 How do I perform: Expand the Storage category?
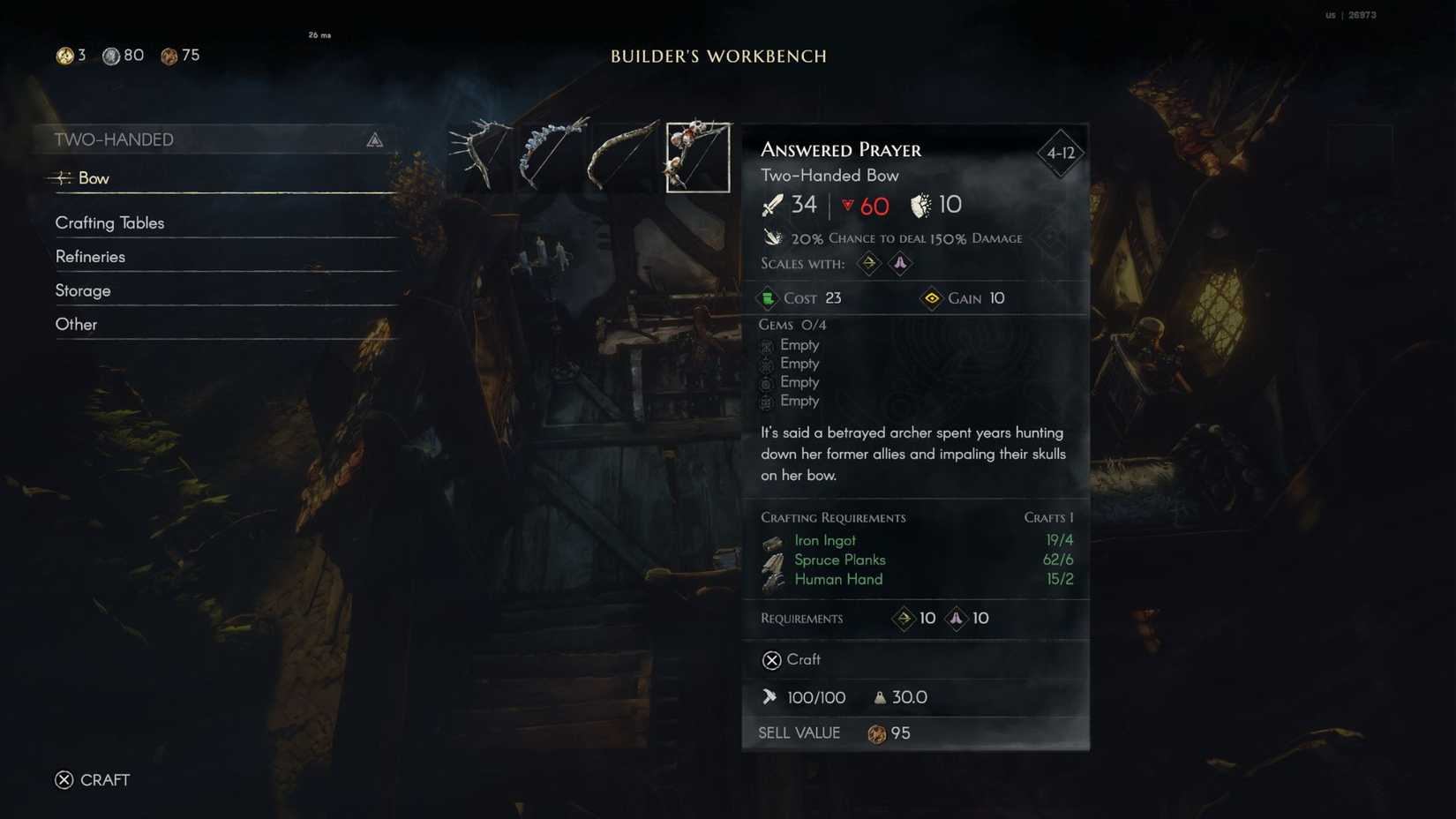click(83, 289)
